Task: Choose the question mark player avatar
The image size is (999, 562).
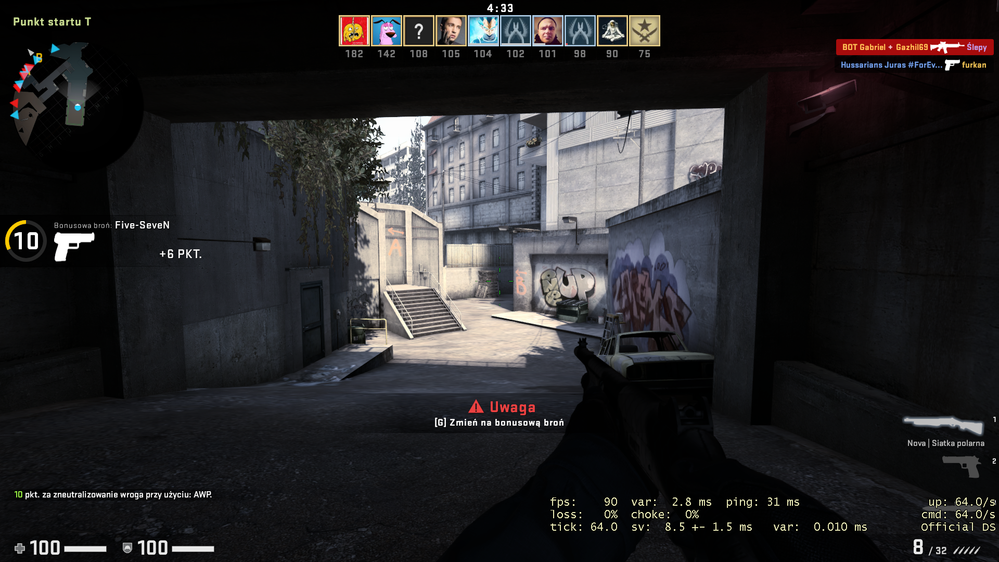Action: 419,31
